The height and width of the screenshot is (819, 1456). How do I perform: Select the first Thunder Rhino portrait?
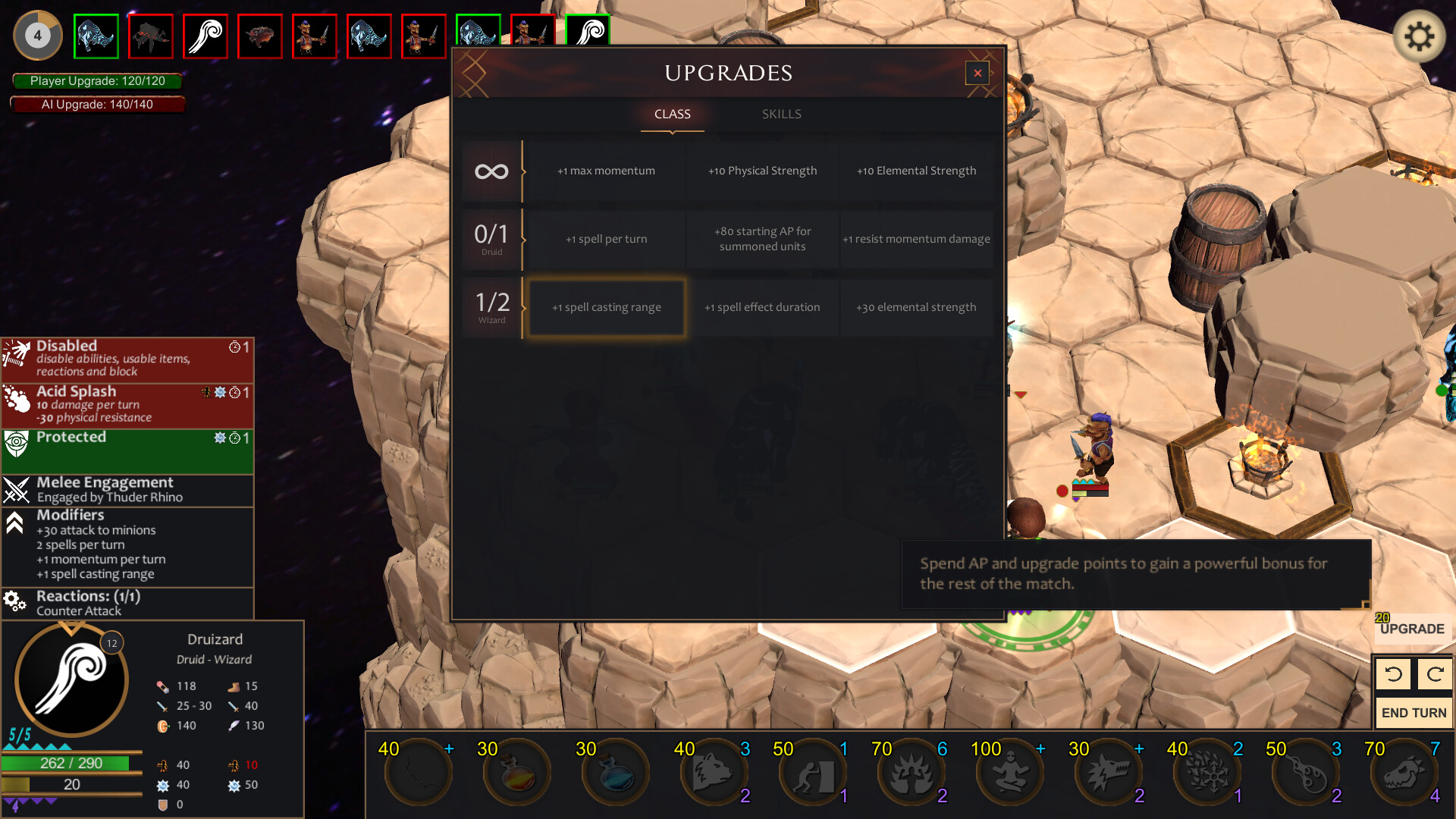(x=96, y=36)
